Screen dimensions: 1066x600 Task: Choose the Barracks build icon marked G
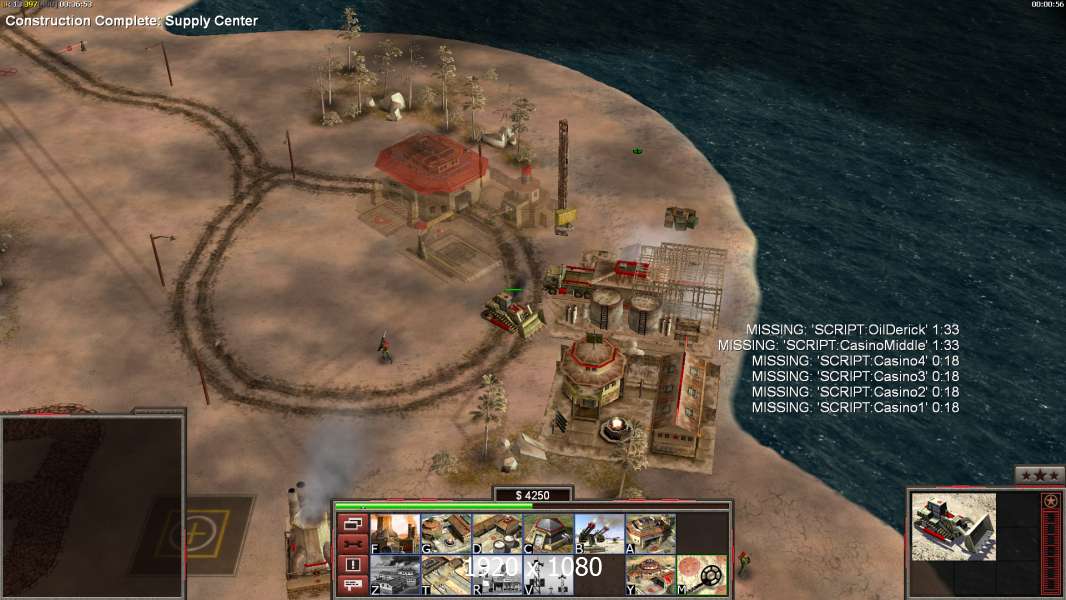point(446,534)
